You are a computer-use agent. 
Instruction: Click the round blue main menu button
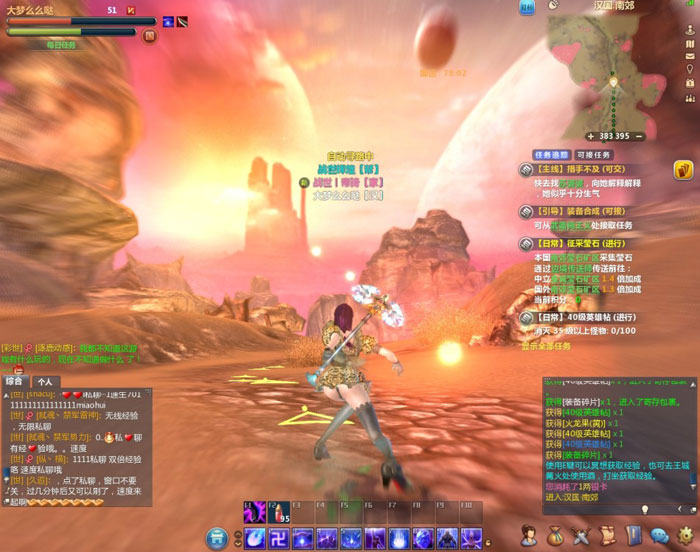pos(217,538)
